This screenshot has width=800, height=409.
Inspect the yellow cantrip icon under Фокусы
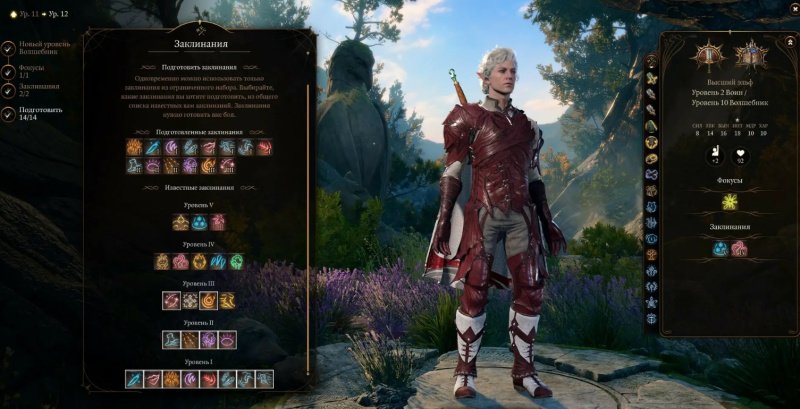coord(730,203)
